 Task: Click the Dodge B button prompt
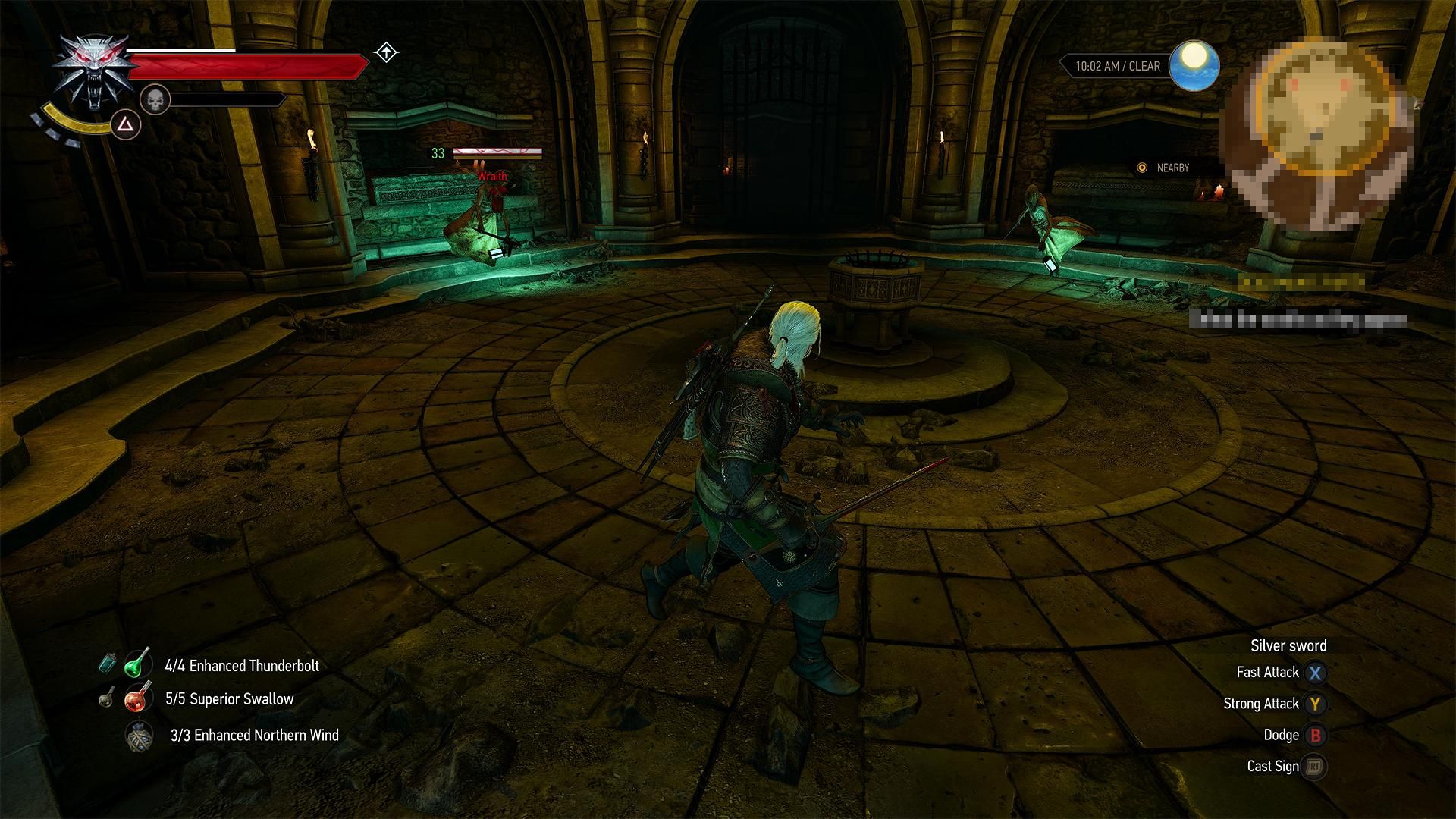[1315, 735]
